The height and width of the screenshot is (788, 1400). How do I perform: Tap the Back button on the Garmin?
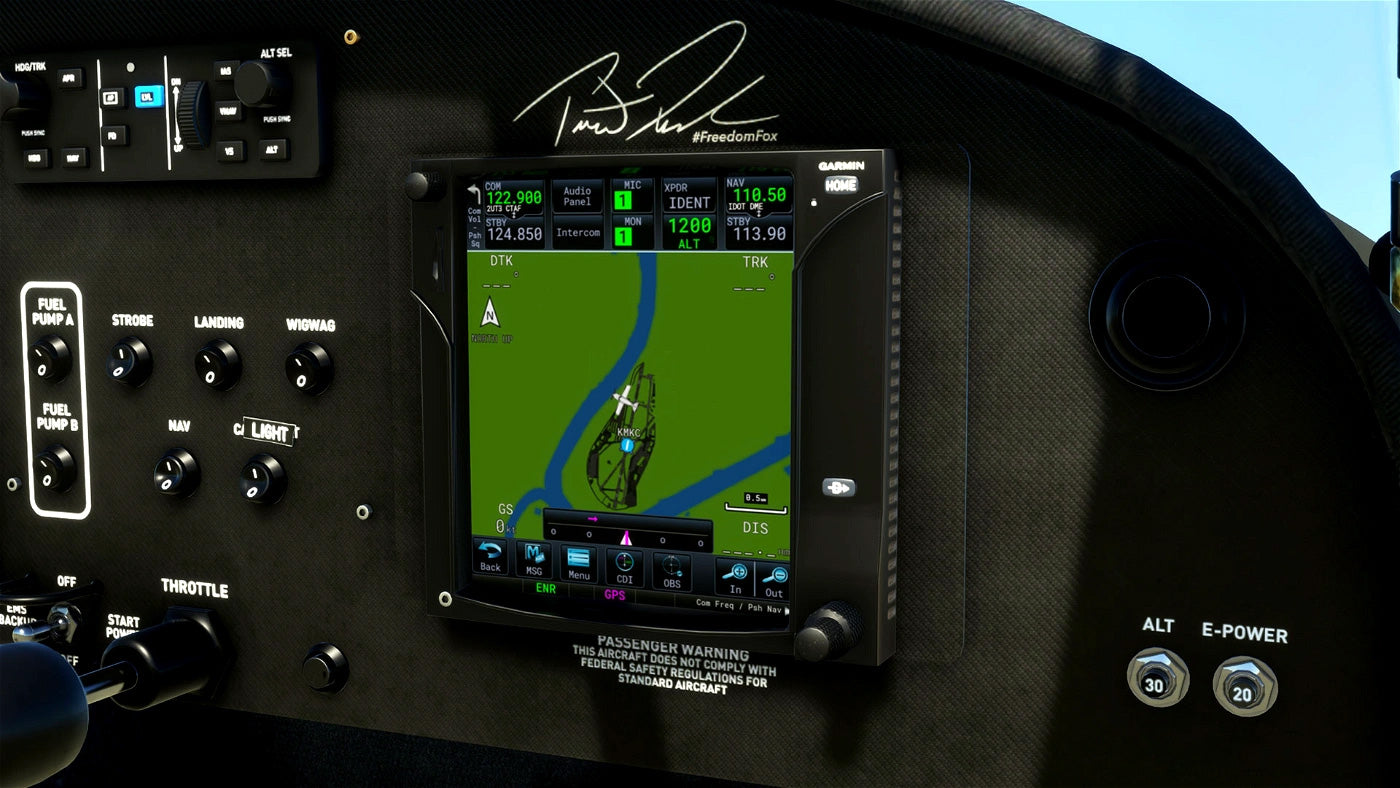coord(490,557)
